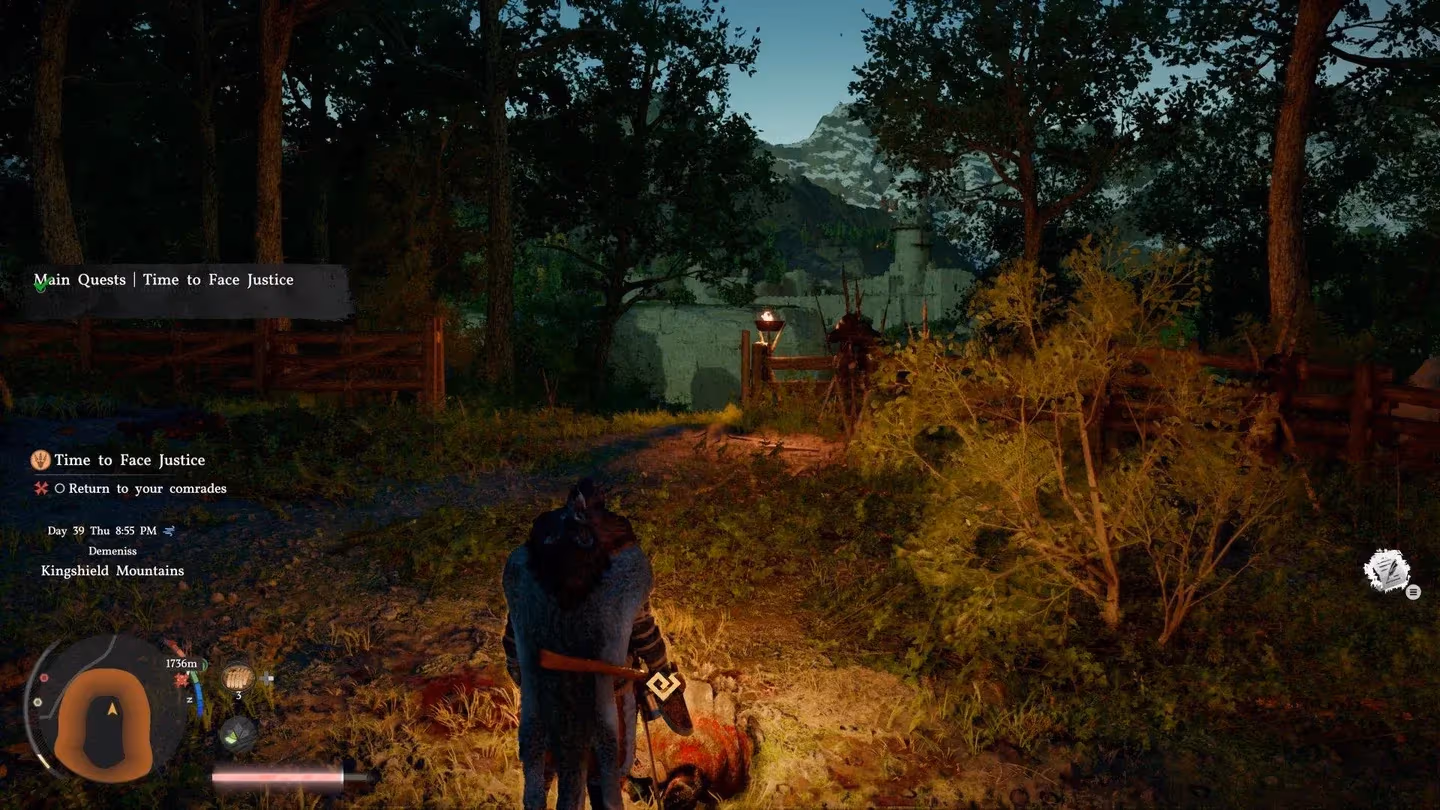Open the hamburger menu below the quest note icon
Screen dimensions: 1440x810
(1413, 592)
